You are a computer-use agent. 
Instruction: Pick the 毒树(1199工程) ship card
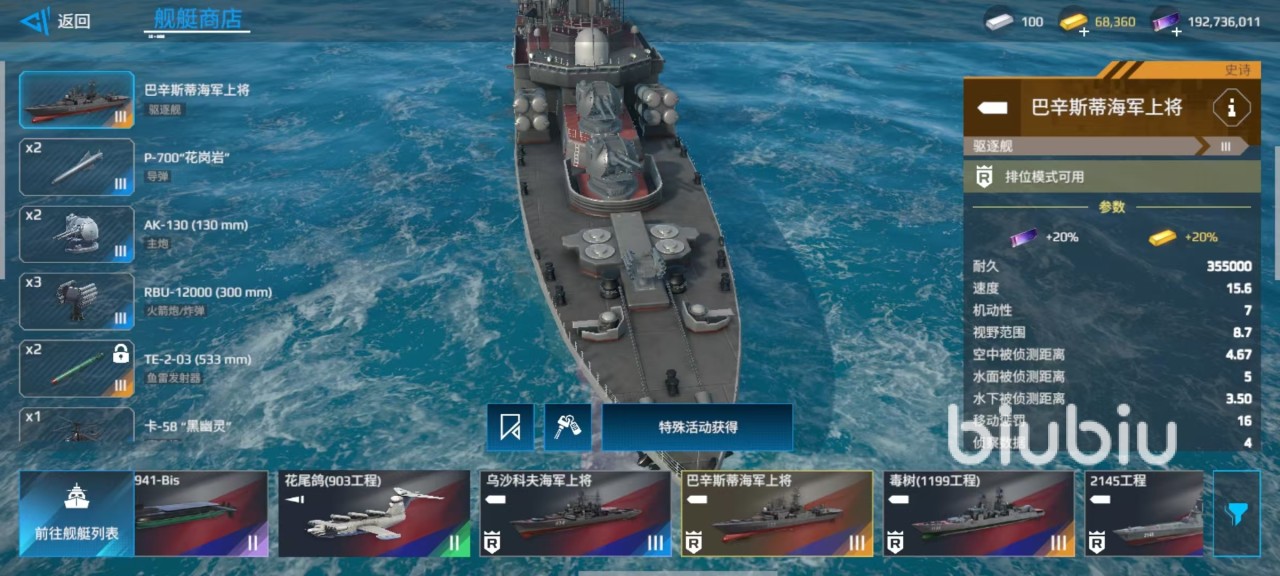coord(979,513)
